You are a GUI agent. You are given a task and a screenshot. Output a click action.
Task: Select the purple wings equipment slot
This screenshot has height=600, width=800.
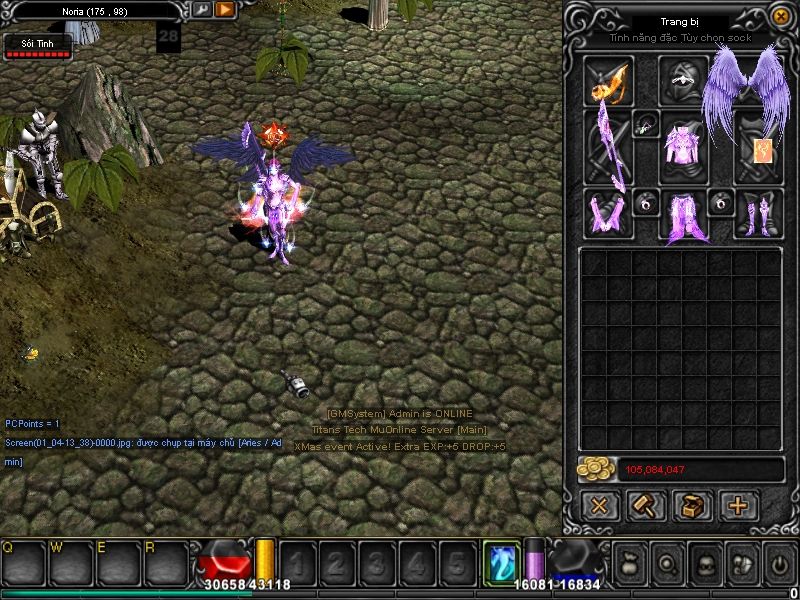pyautogui.click(x=745, y=90)
